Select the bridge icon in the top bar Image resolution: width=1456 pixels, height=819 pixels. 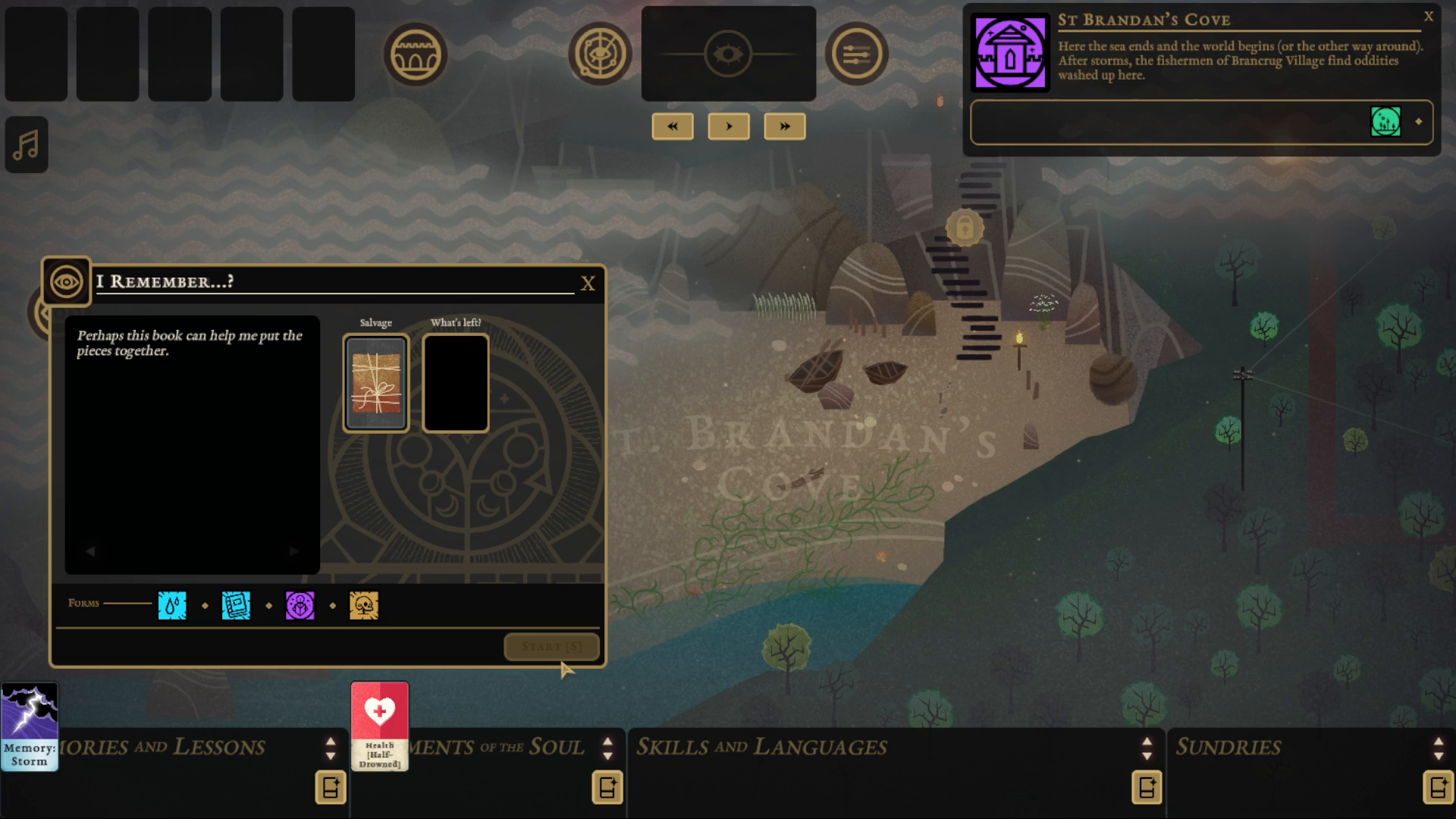(416, 53)
